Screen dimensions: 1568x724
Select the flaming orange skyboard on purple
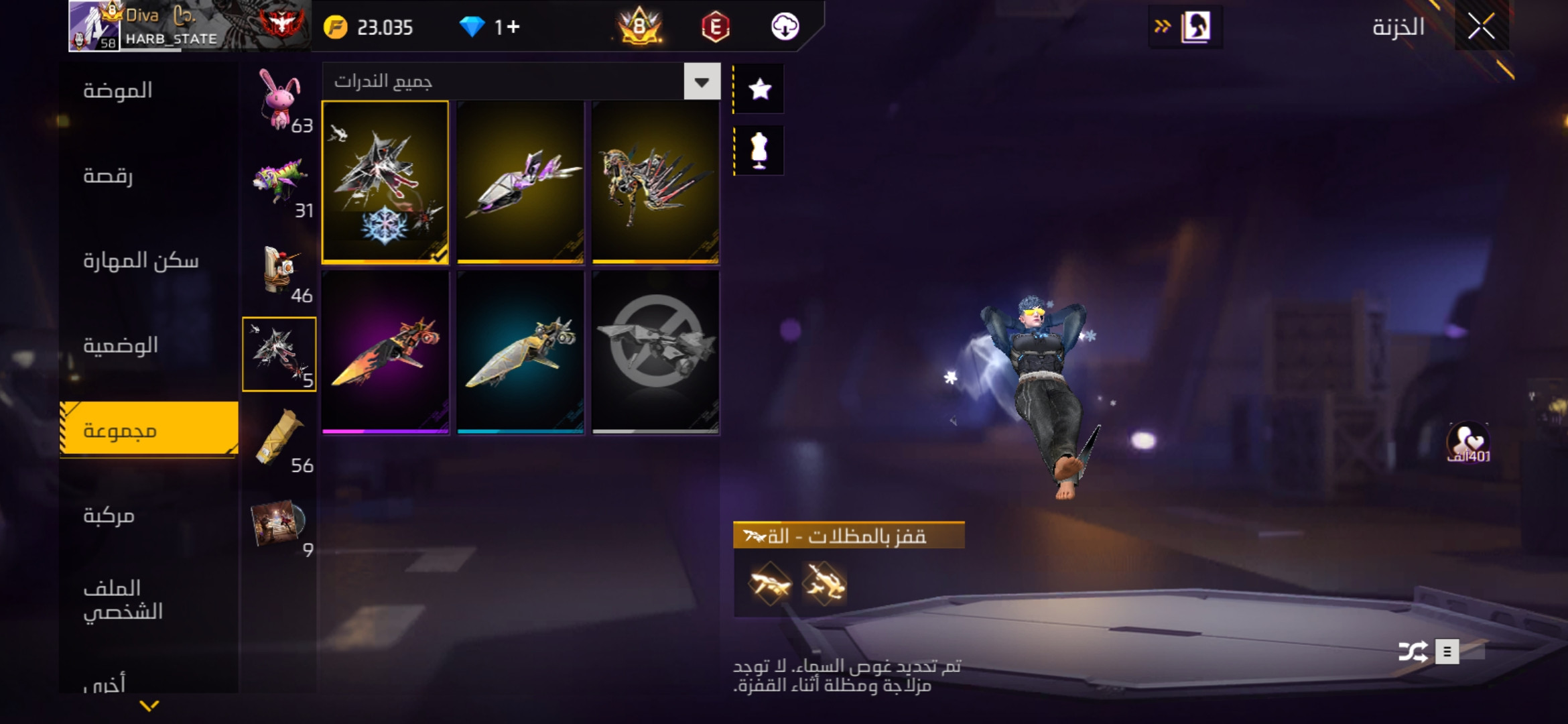385,352
